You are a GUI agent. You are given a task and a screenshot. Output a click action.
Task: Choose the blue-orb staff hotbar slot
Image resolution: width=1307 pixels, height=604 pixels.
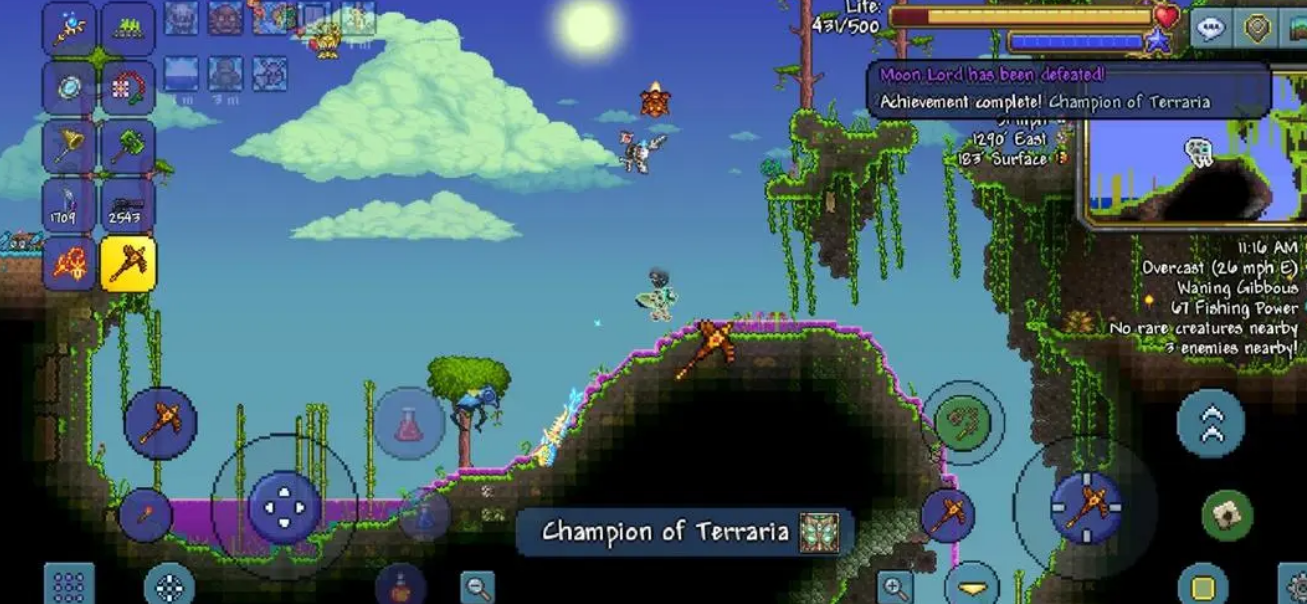pos(69,29)
